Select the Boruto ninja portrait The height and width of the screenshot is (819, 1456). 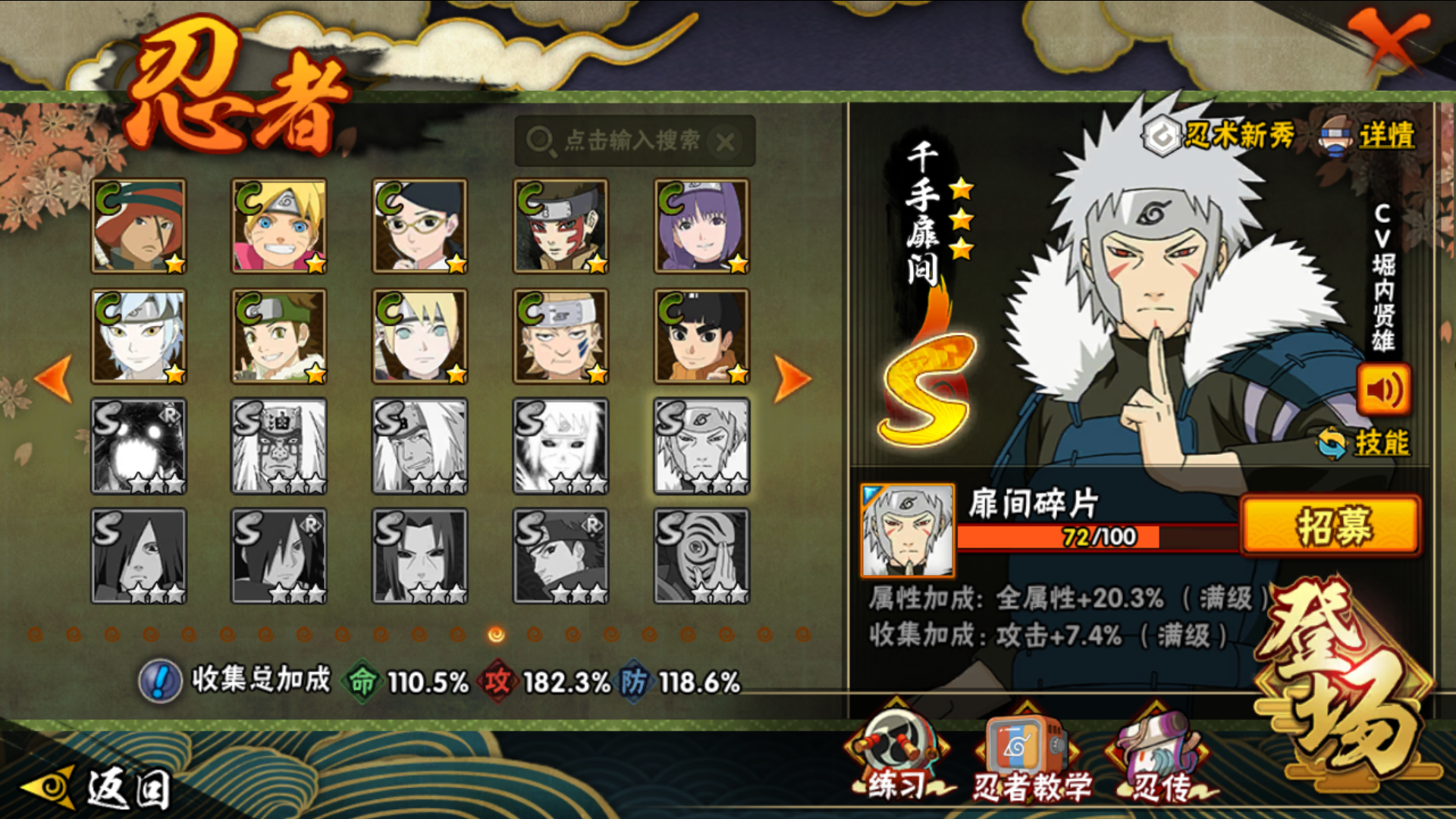[279, 226]
